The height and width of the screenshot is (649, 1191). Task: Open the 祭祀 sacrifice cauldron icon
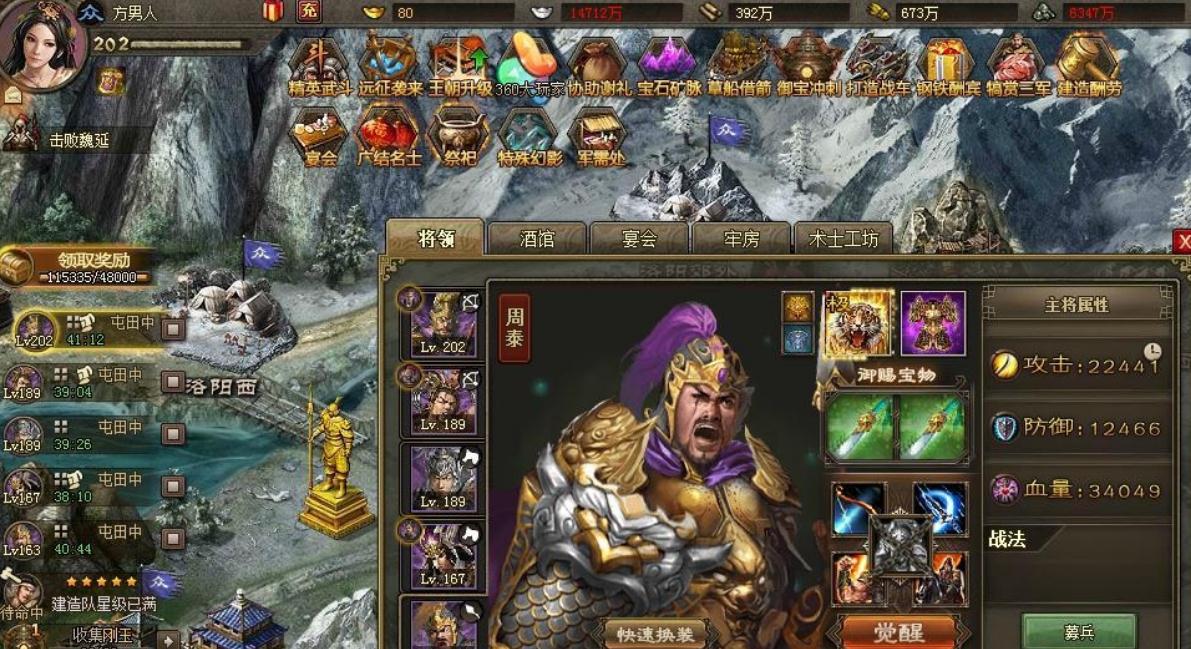point(459,136)
